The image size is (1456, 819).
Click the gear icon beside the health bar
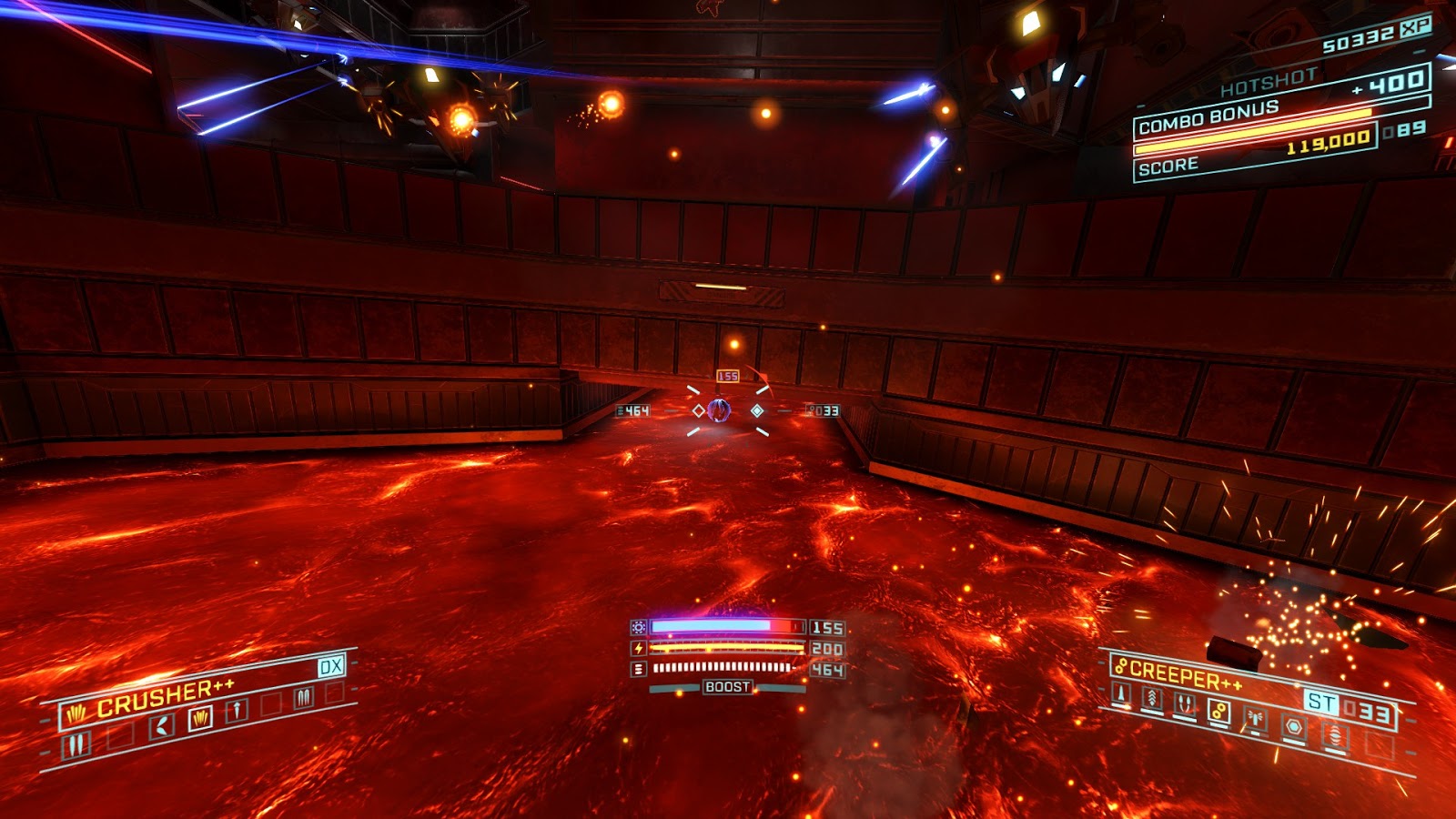click(641, 628)
